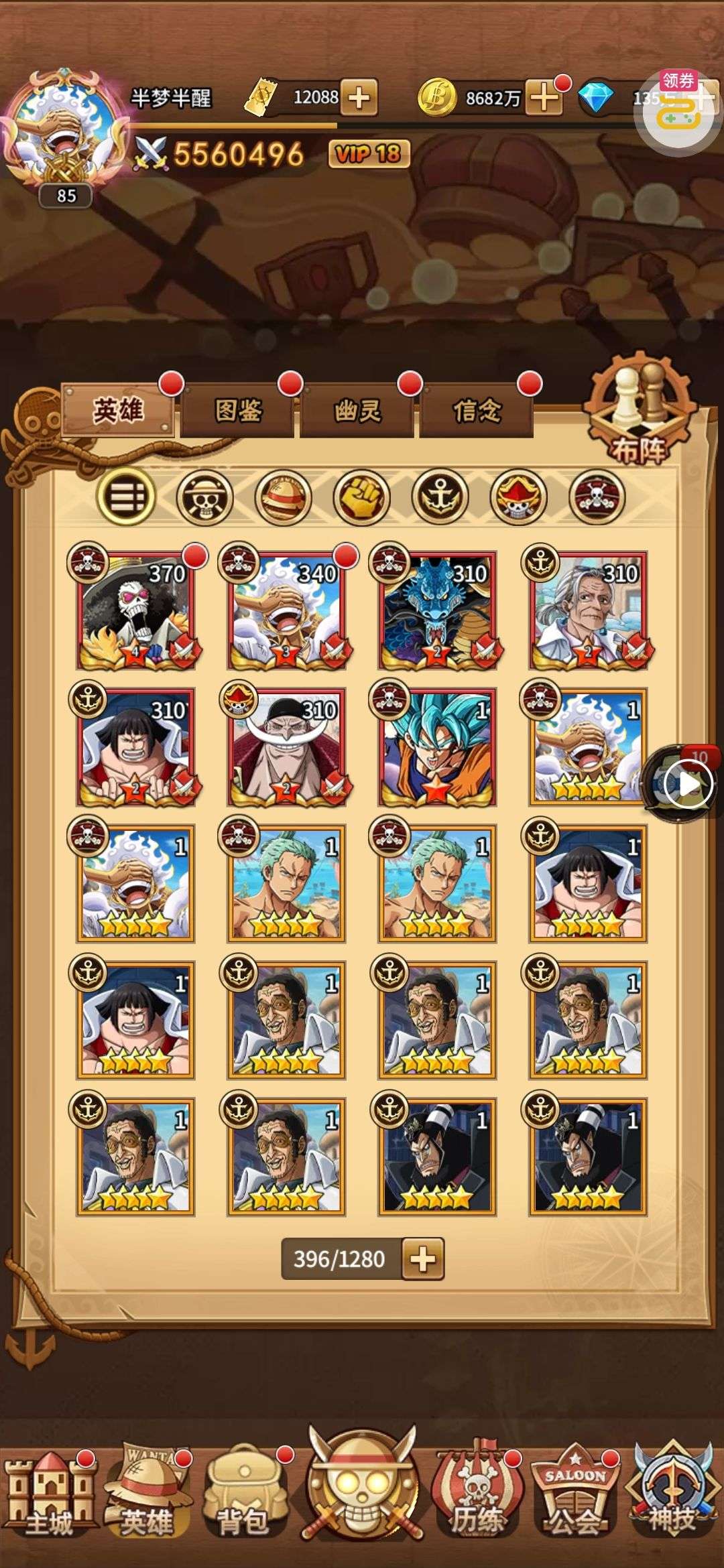Switch to the 图鉴 tab
This screenshot has height=1568, width=724.
coord(238,410)
